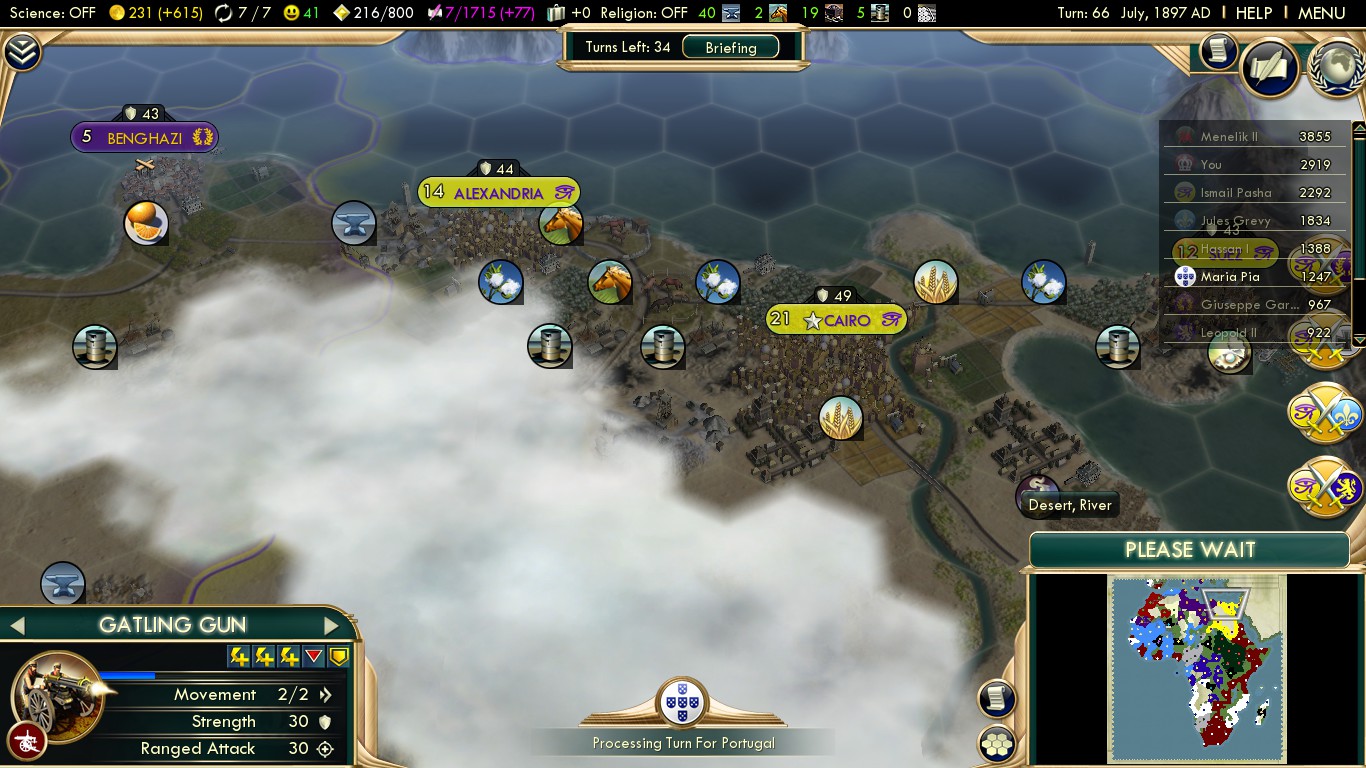Viewport: 1366px width, 768px height.
Task: Select the previous unit arrow
Action: [16, 626]
